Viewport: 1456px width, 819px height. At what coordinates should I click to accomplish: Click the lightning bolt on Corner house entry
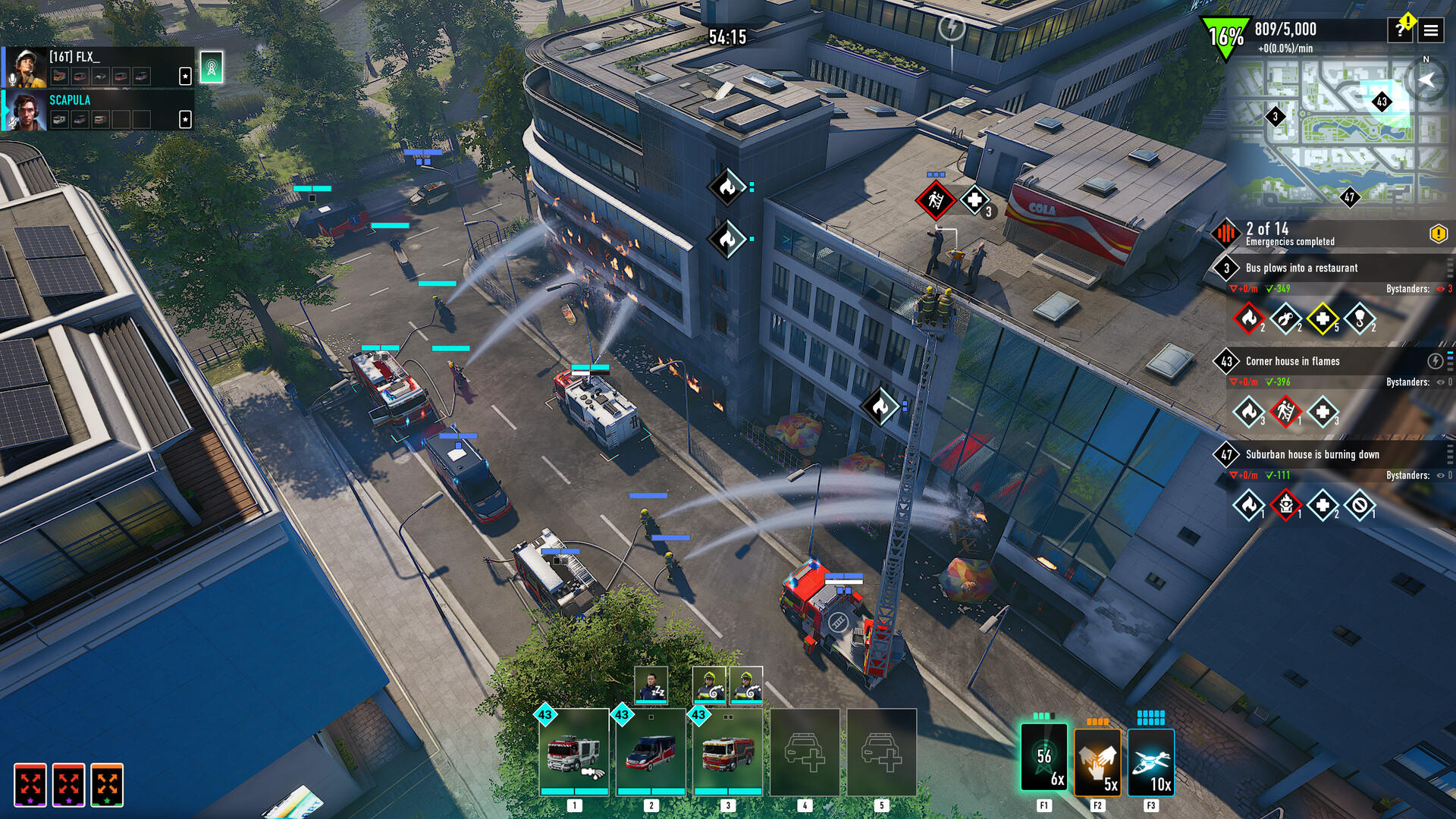(1436, 361)
